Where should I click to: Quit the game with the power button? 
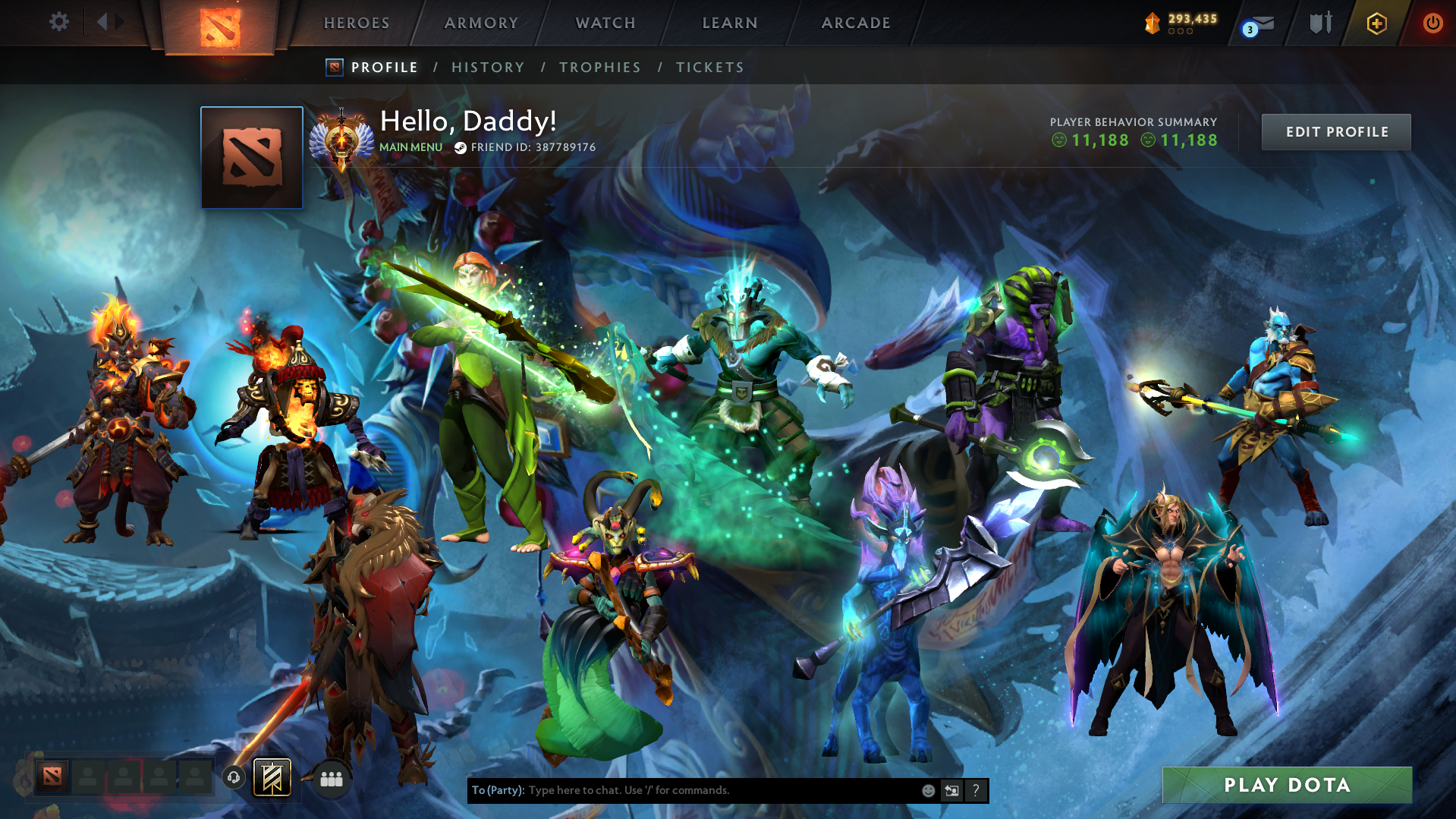tap(1432, 23)
